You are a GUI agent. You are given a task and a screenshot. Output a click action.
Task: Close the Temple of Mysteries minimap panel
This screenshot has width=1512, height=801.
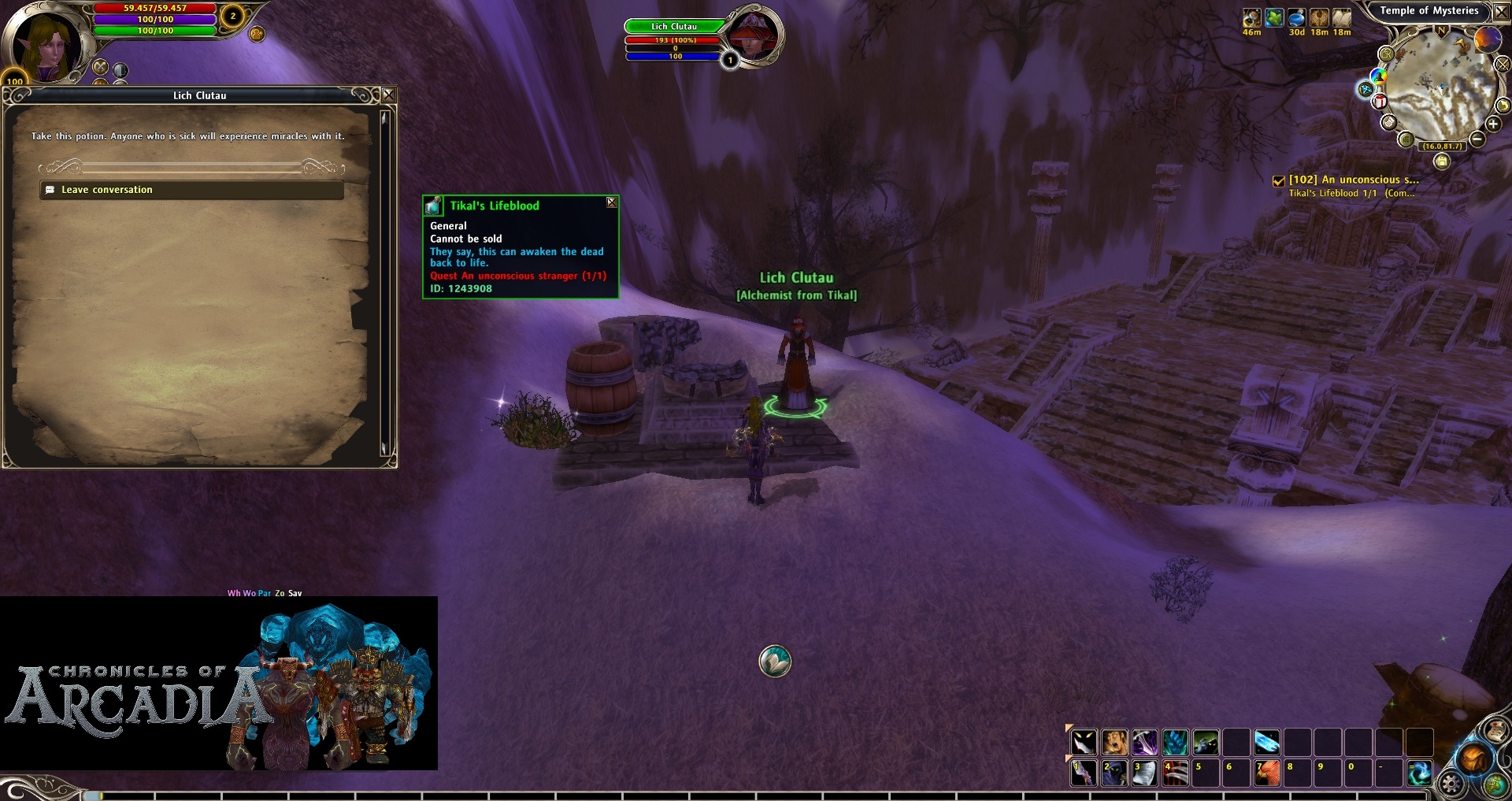(x=1501, y=11)
